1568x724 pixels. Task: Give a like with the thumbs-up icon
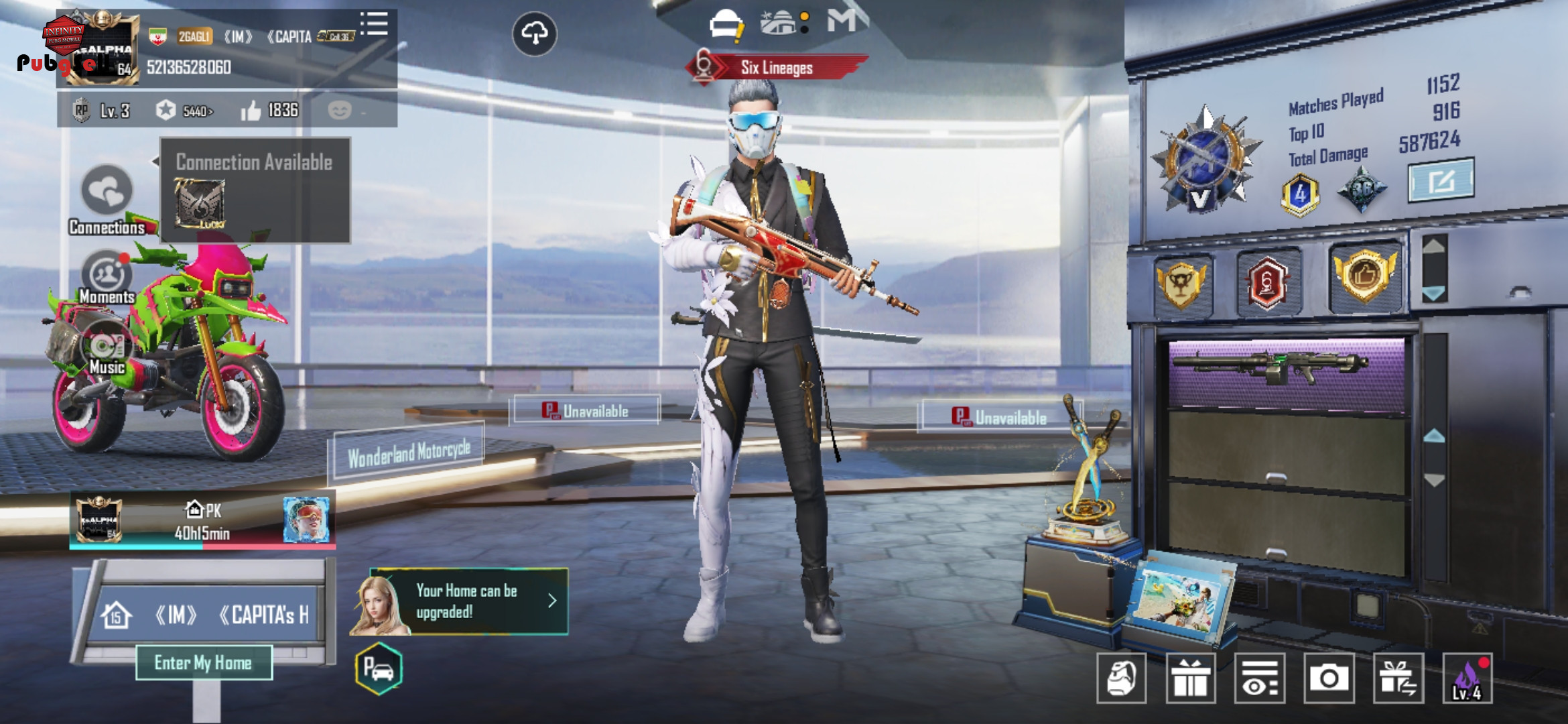(251, 111)
